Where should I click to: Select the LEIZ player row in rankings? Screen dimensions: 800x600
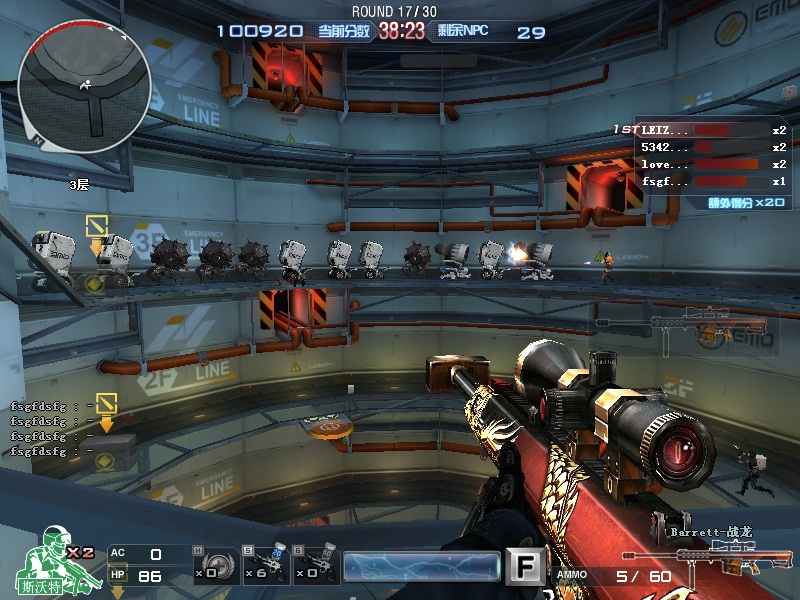pyautogui.click(x=700, y=130)
